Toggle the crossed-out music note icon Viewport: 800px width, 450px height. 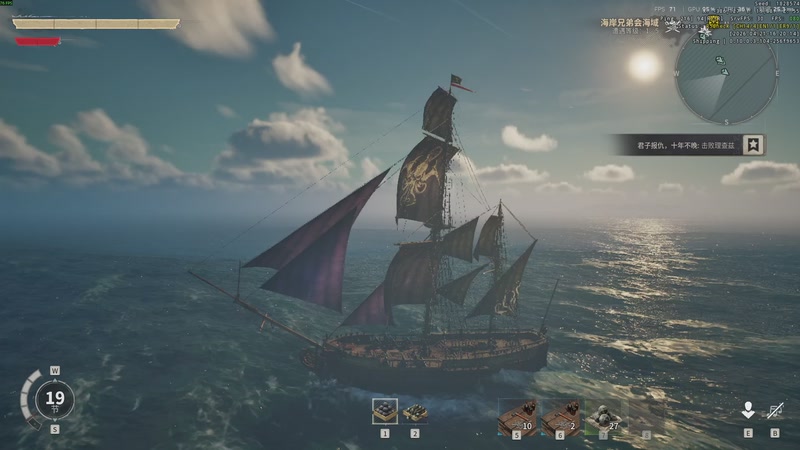775,410
